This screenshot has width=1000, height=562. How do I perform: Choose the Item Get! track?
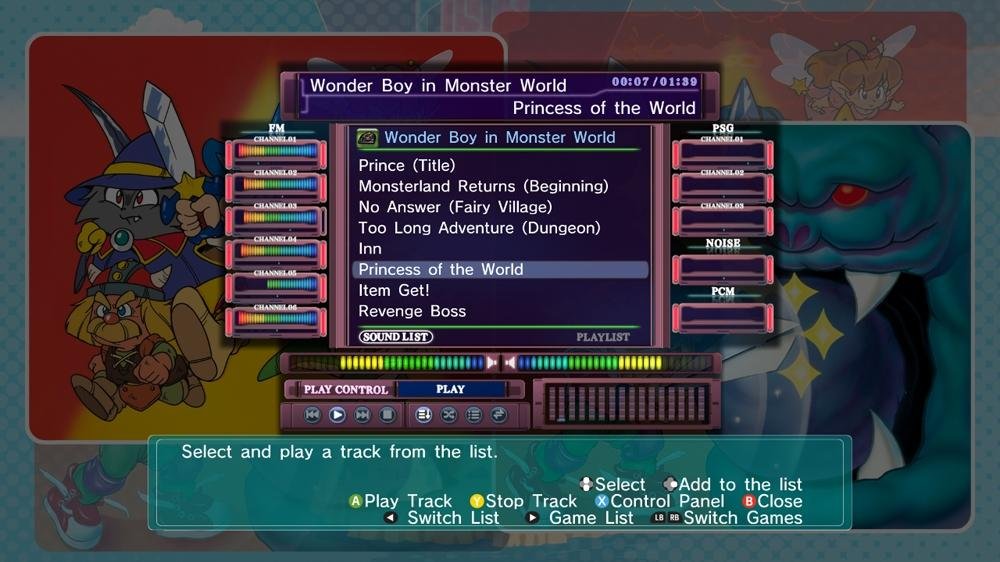394,290
